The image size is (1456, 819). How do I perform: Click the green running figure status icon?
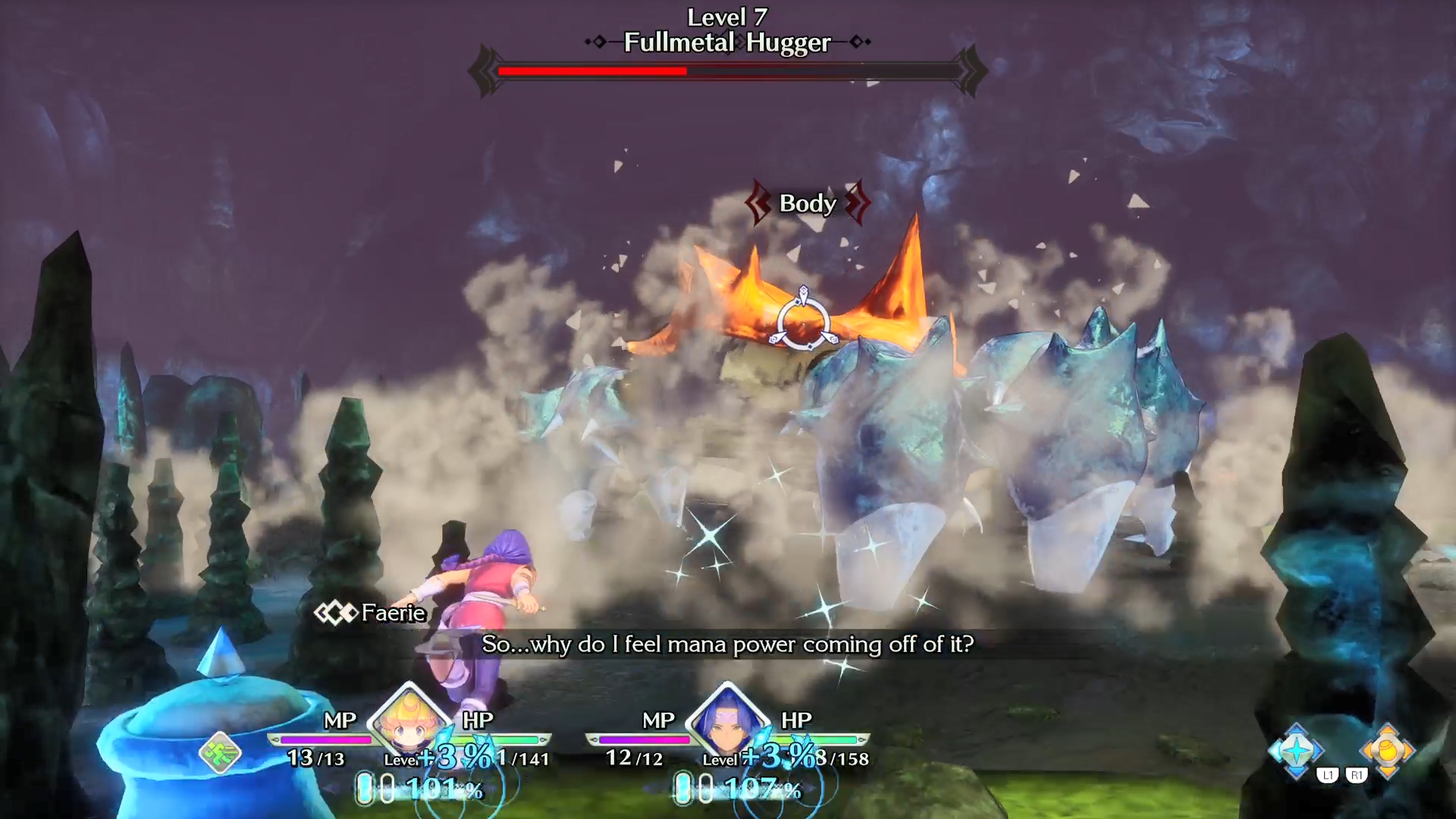coord(221,752)
